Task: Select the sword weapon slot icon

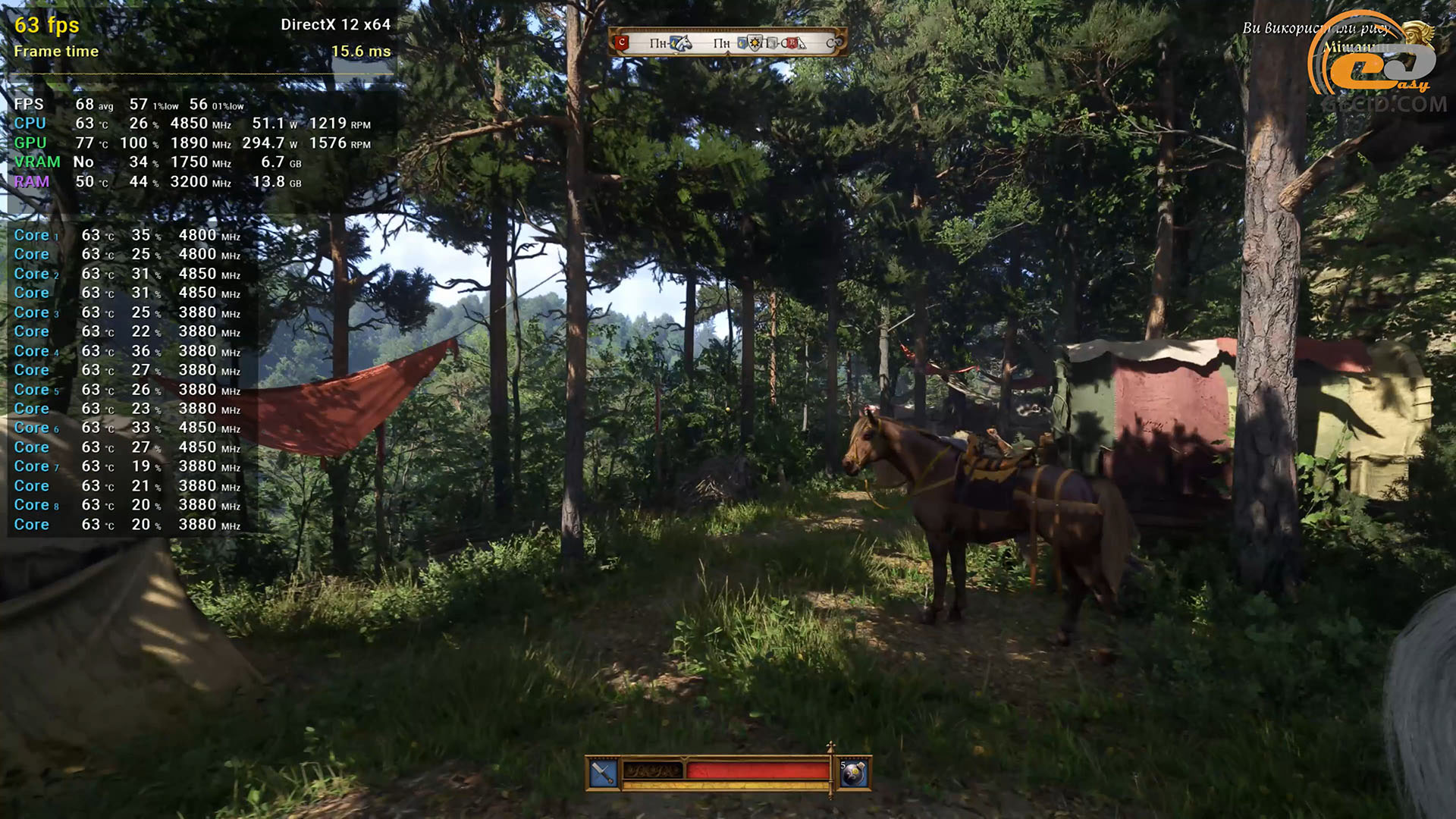Action: point(603,773)
